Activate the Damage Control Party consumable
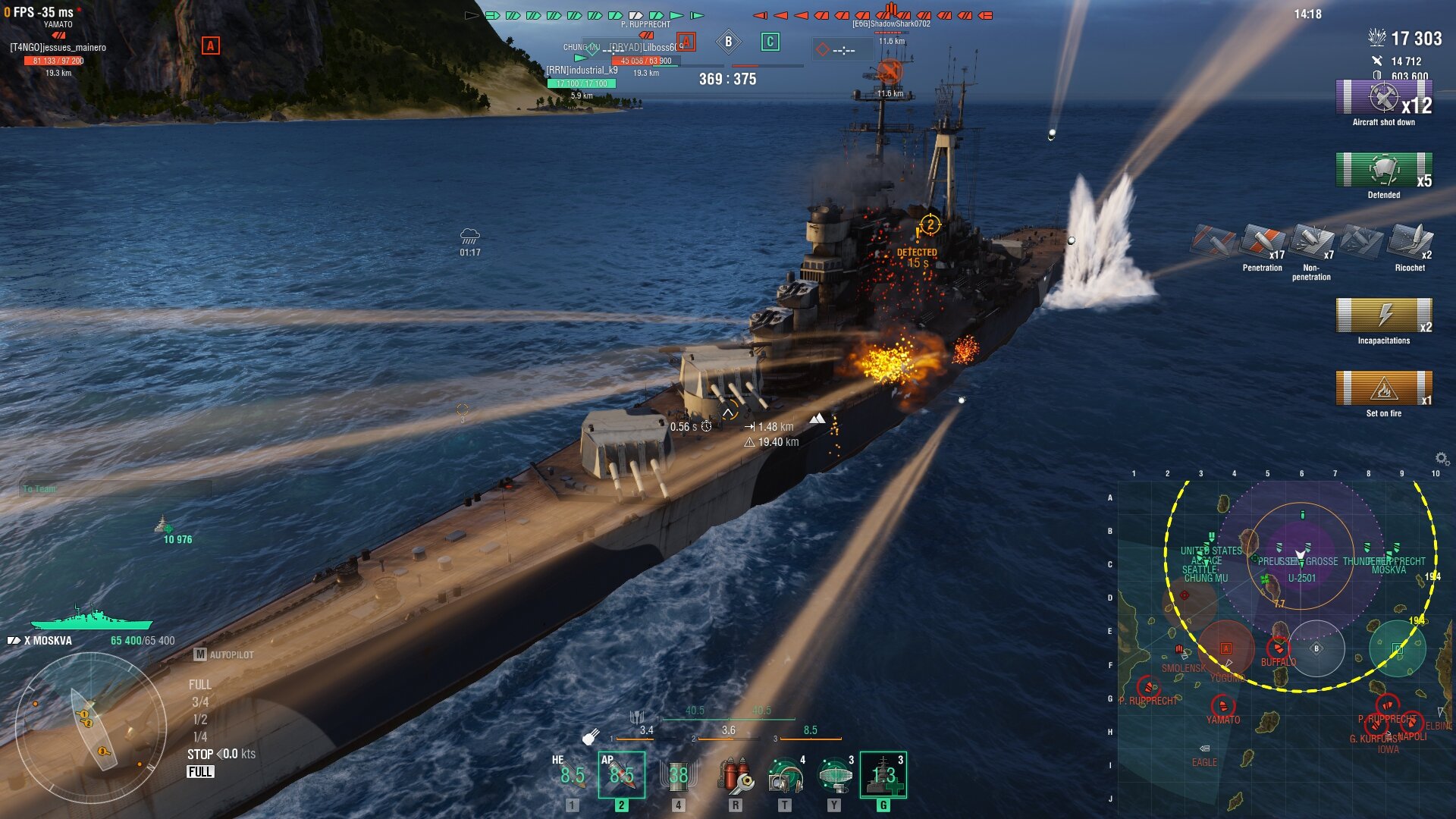The image size is (1456, 819). pos(735,775)
